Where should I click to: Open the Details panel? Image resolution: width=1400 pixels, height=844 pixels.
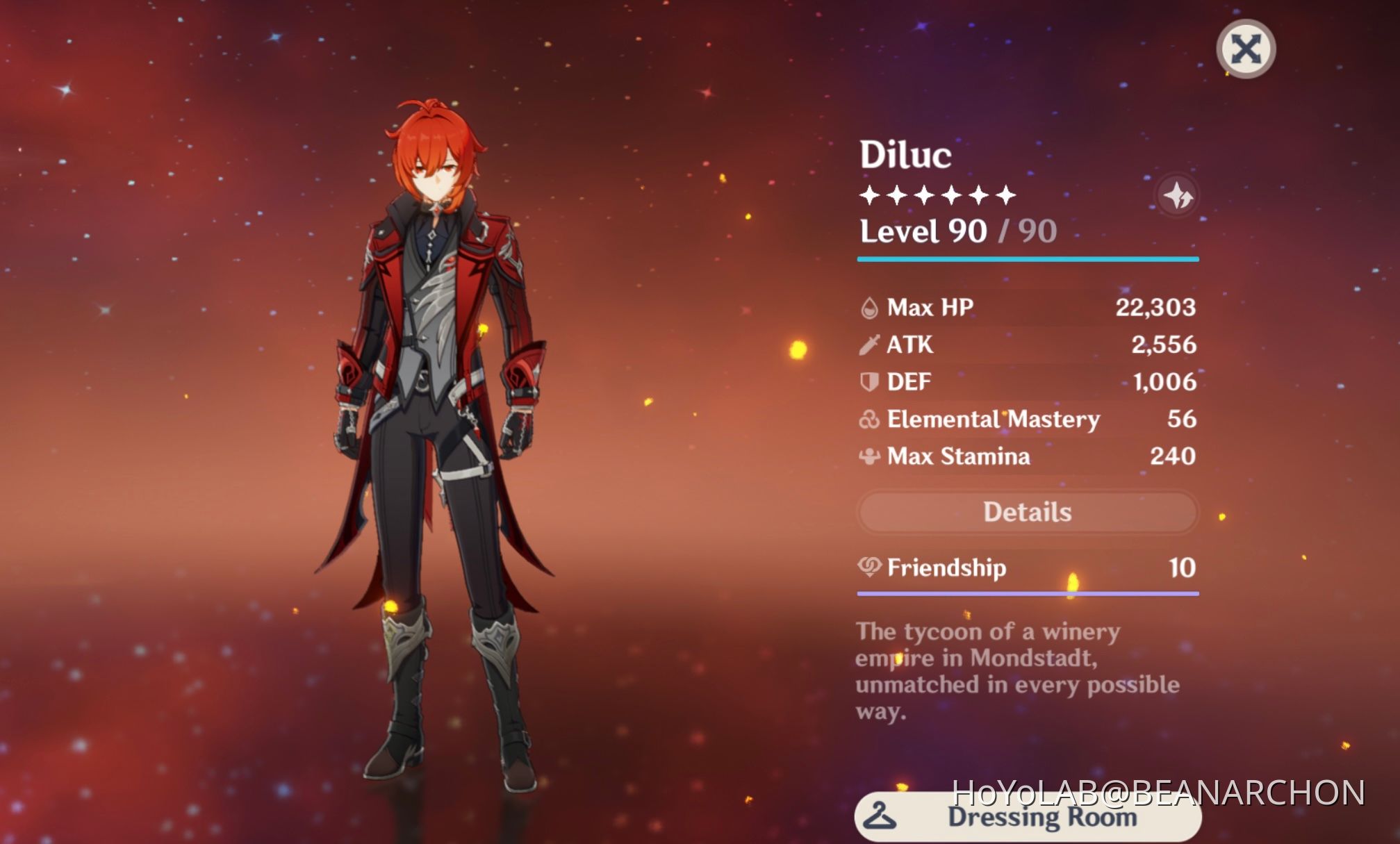[1027, 512]
